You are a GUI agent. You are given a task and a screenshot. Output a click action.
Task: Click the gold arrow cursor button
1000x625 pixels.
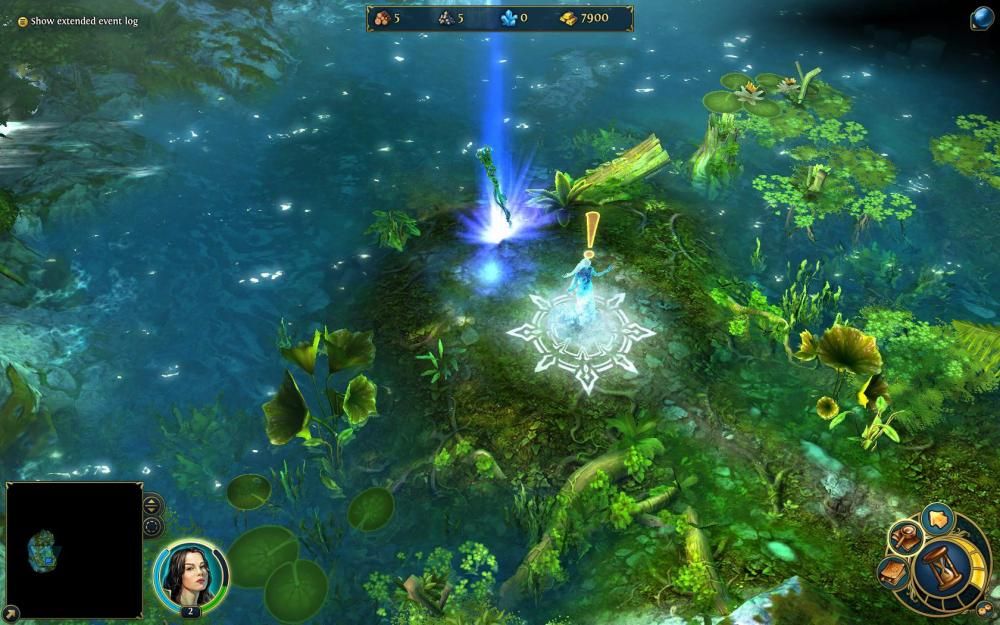point(937,520)
